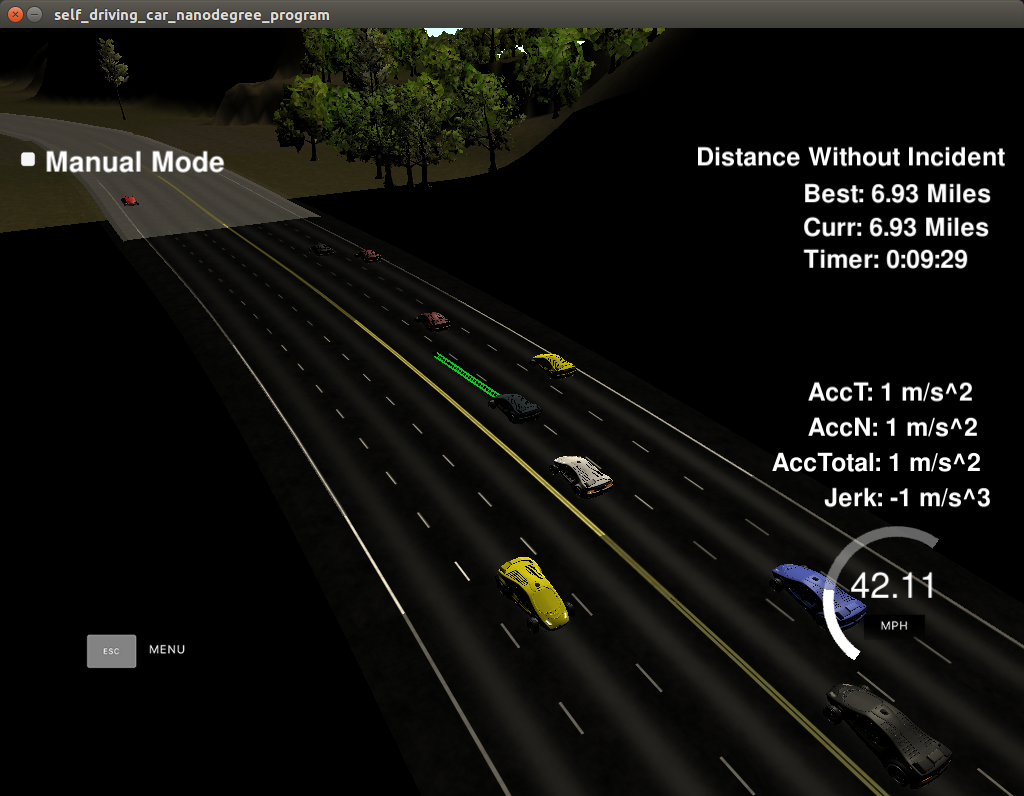This screenshot has height=796, width=1024.
Task: Minimize the simulator window
Action: (35, 15)
